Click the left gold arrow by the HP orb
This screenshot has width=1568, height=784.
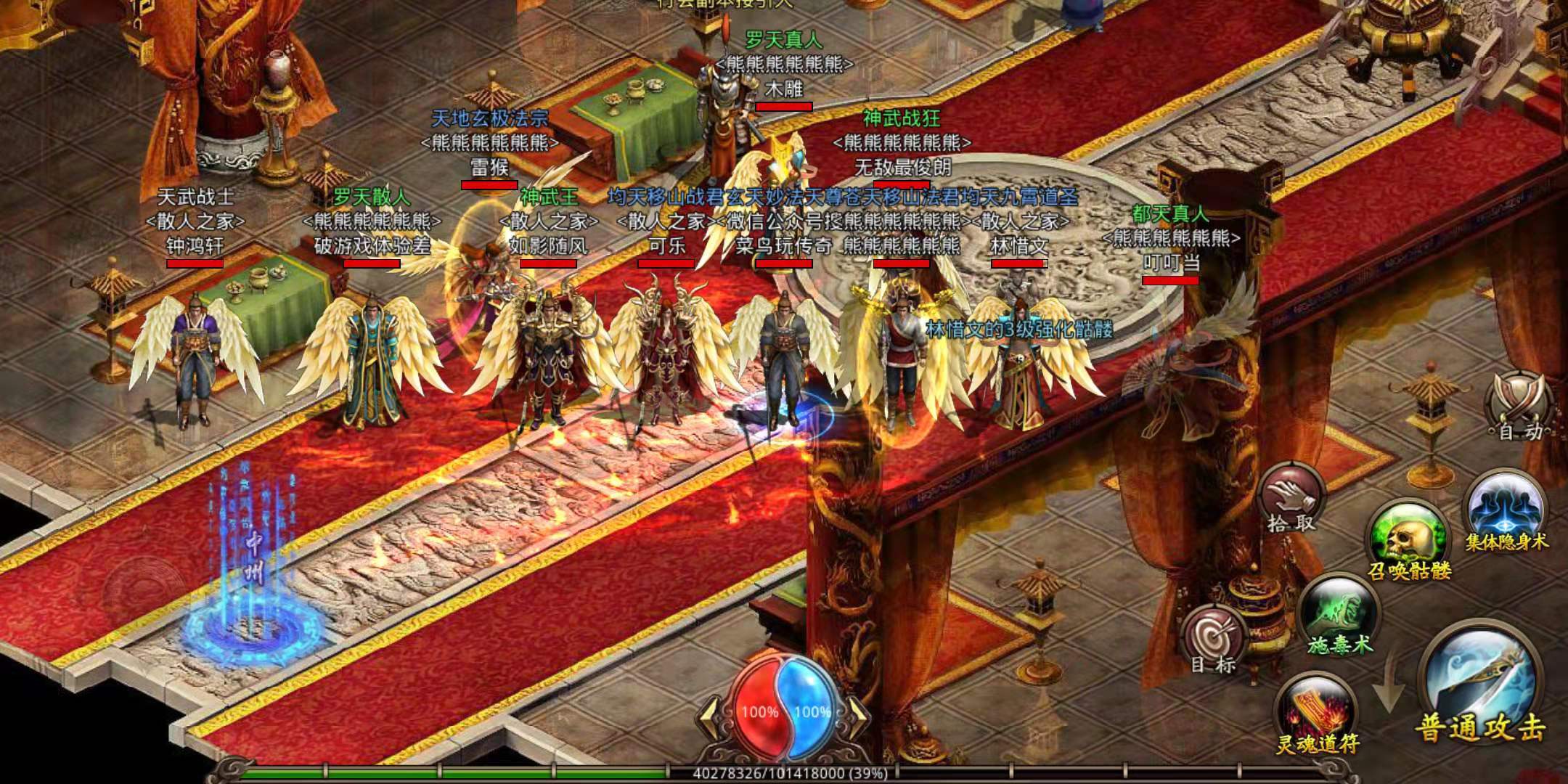click(710, 714)
